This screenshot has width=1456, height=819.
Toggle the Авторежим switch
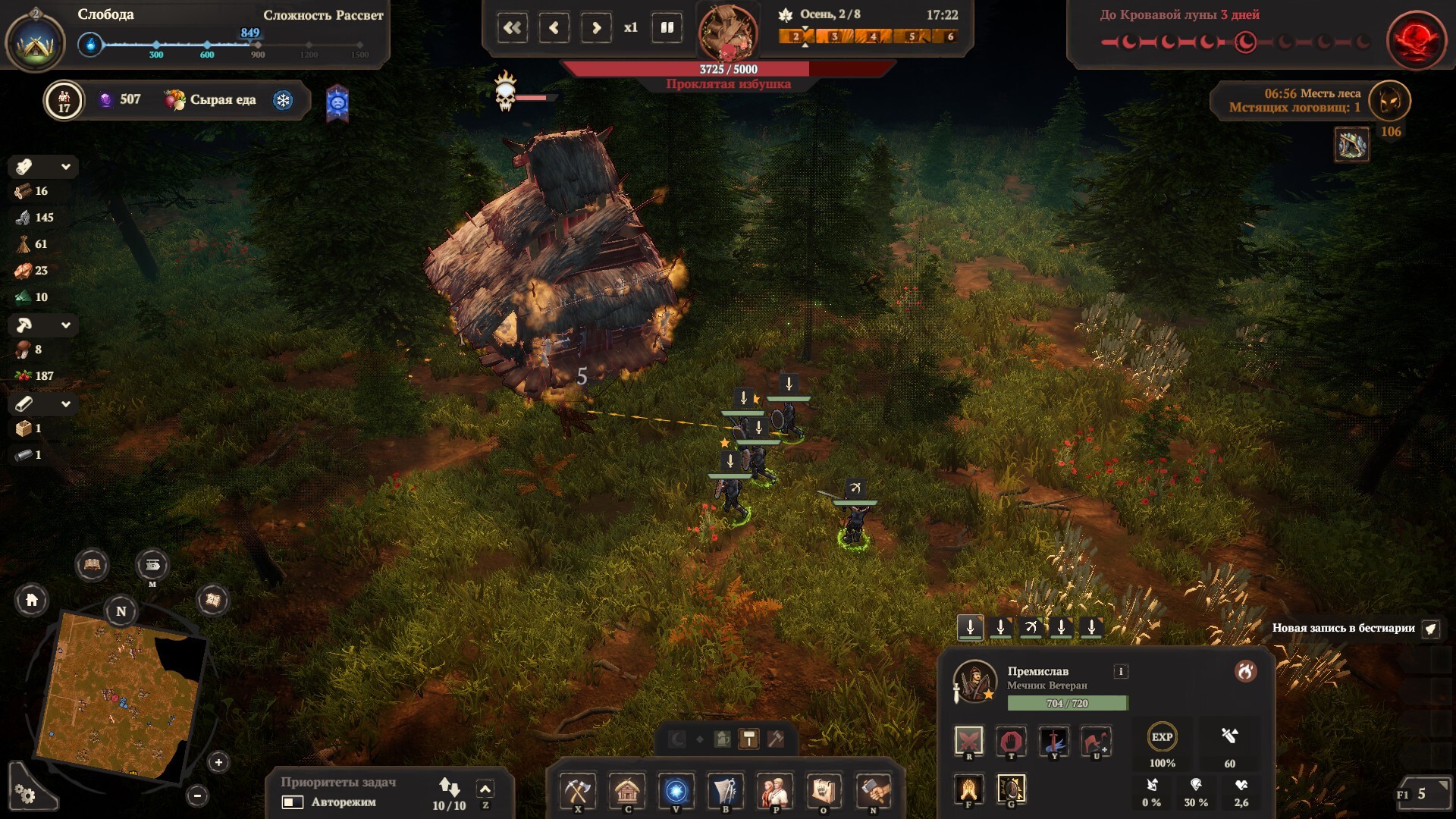pos(293,802)
